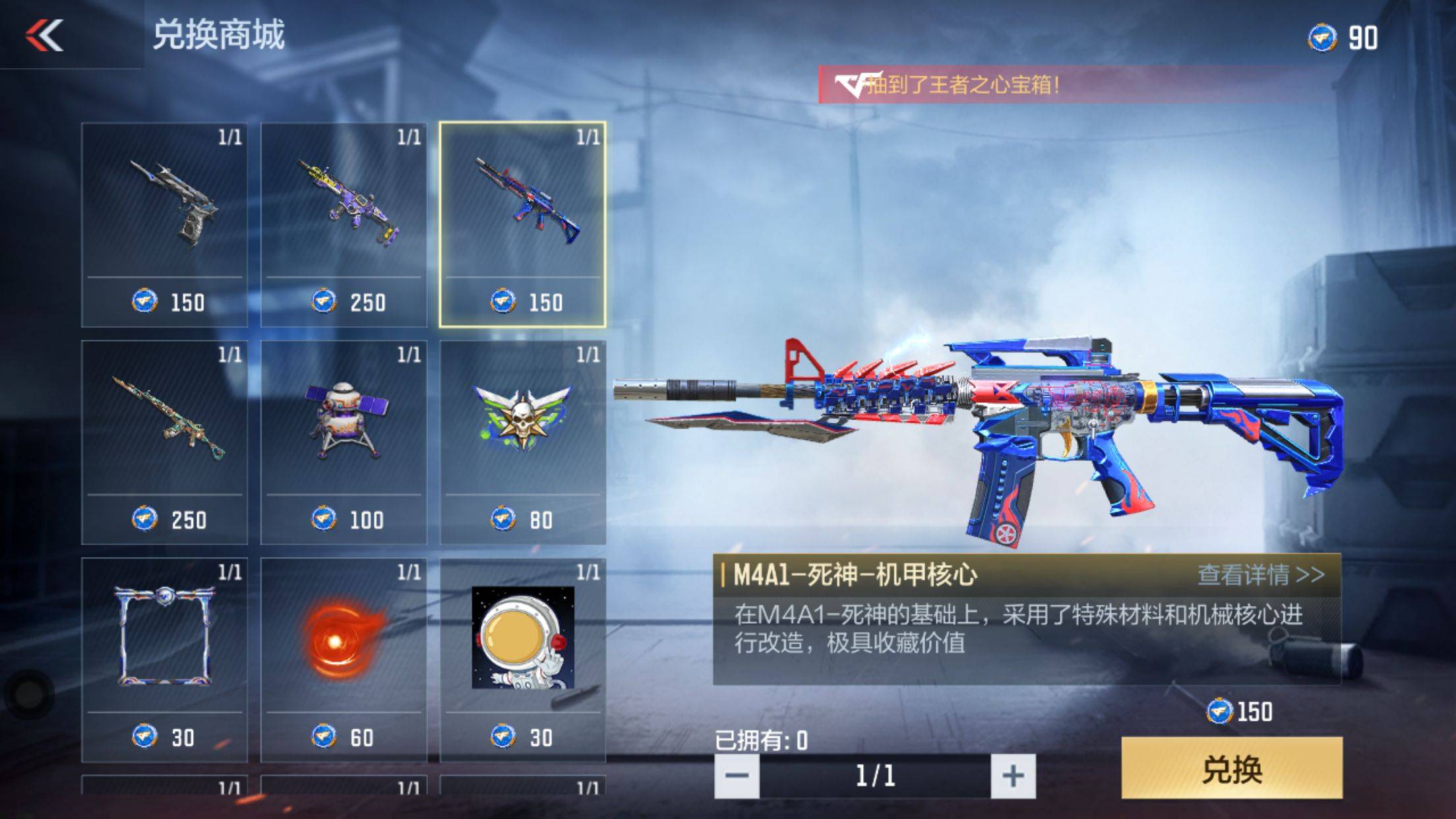Open 查看详情 item details link
The image size is (1456, 819).
click(1260, 575)
